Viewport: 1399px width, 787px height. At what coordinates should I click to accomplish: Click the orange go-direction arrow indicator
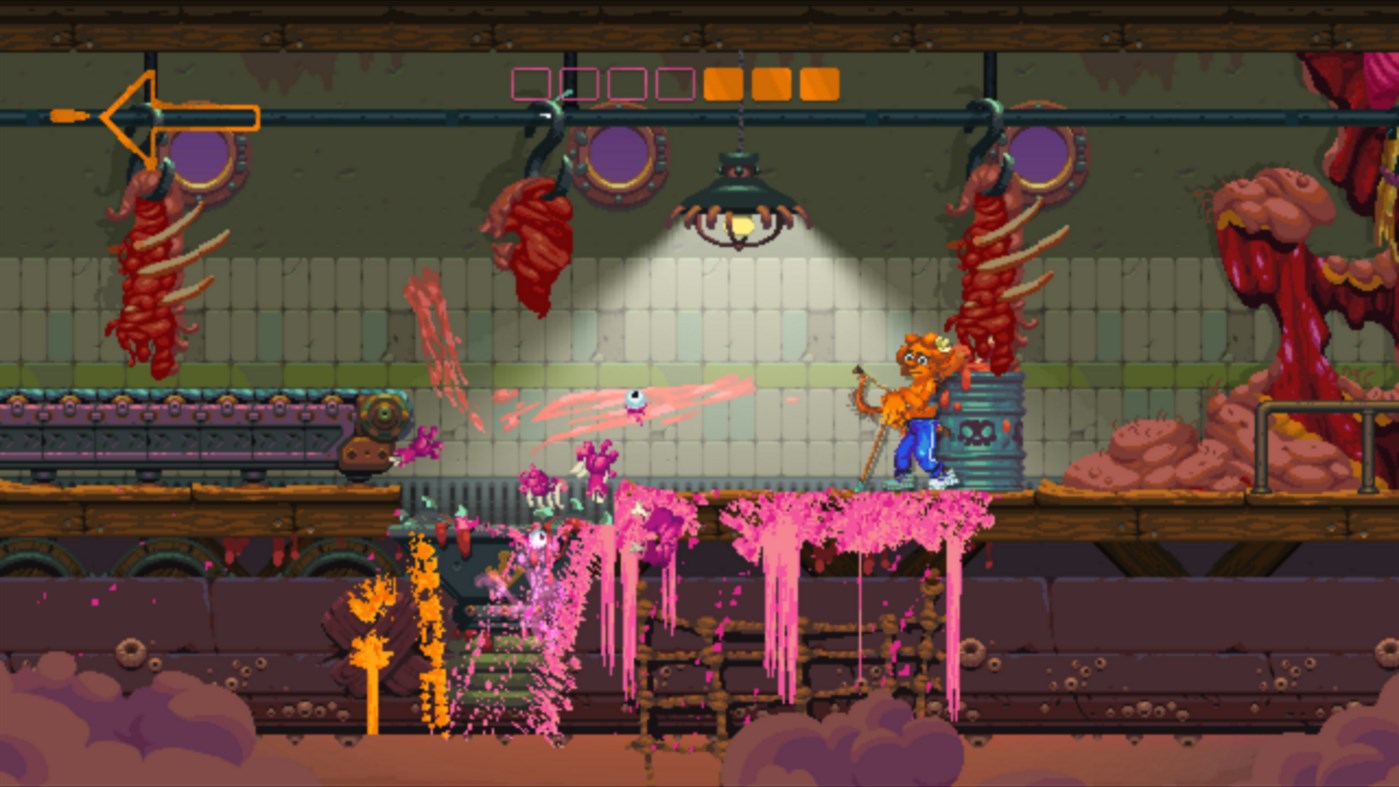(x=155, y=118)
